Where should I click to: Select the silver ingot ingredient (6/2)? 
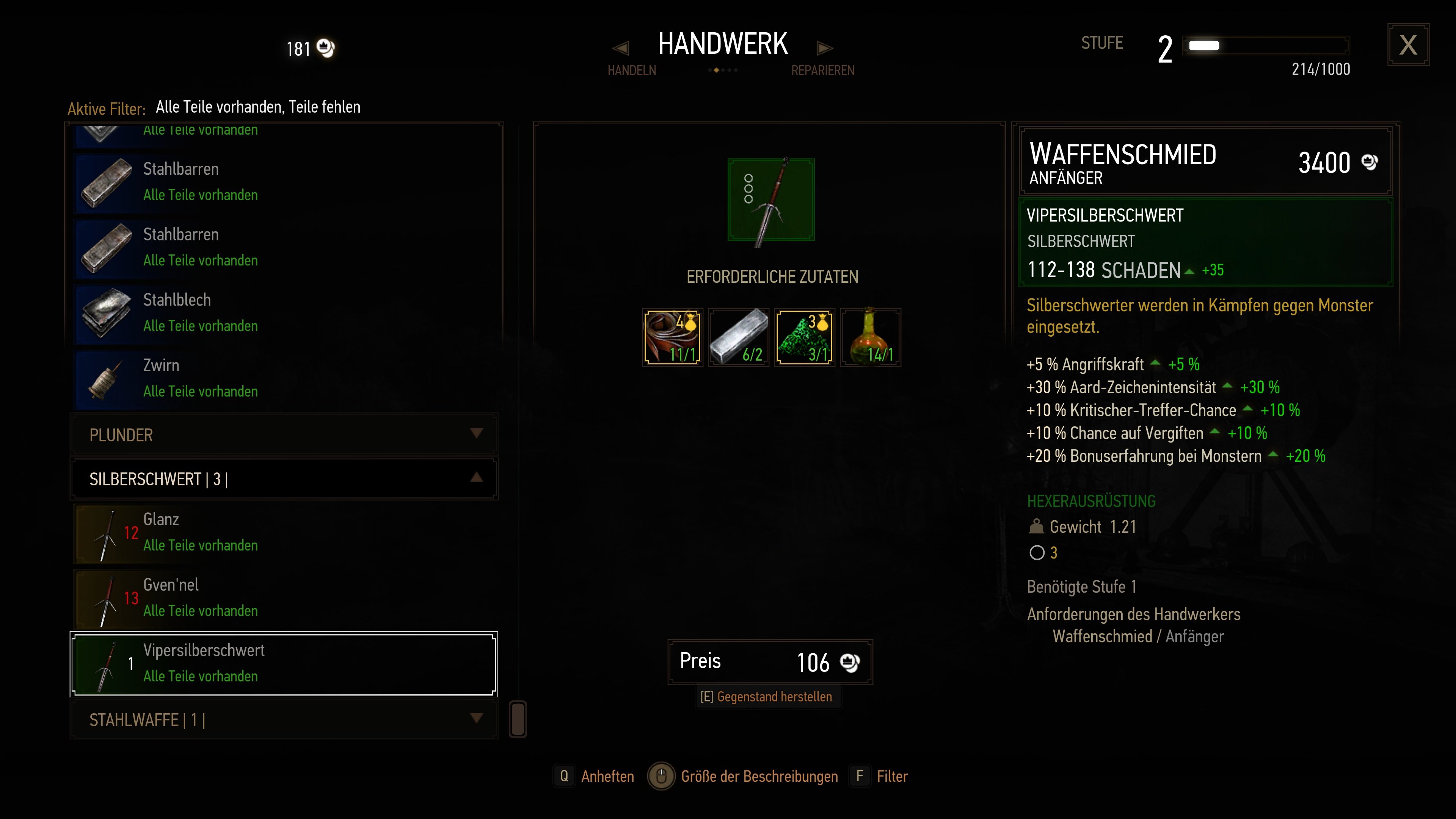738,337
